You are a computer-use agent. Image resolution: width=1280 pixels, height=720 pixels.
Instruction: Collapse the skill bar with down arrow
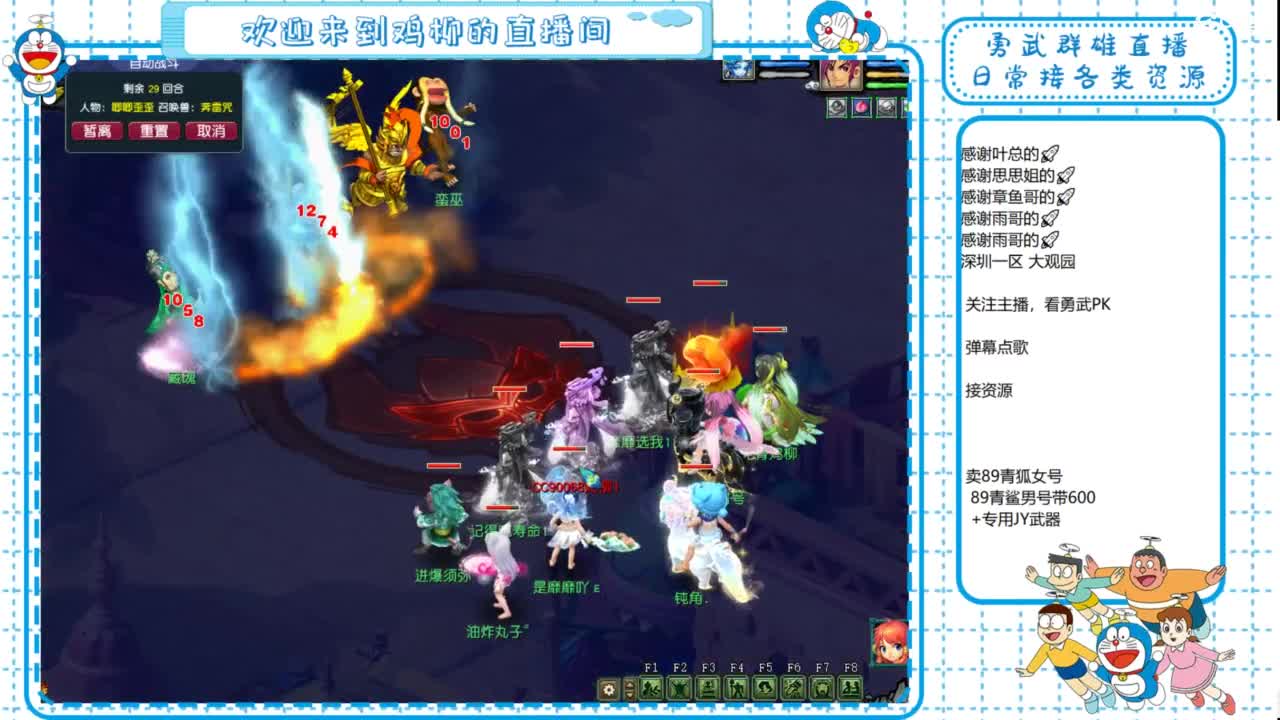pos(628,697)
